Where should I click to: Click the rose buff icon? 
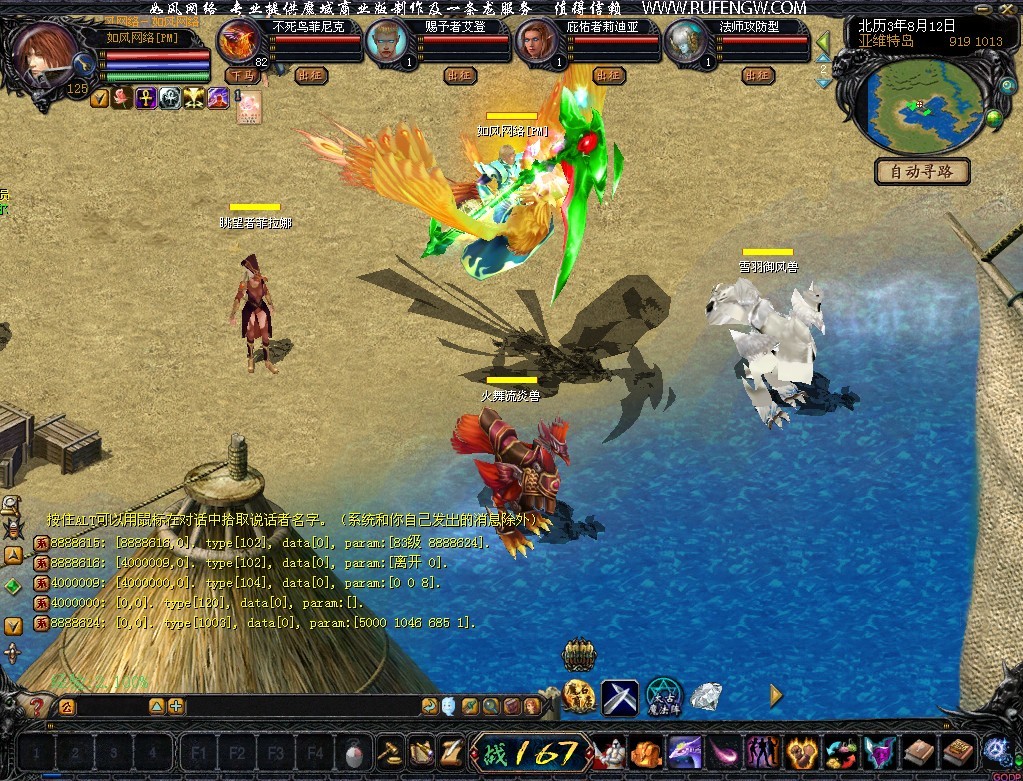(x=122, y=98)
